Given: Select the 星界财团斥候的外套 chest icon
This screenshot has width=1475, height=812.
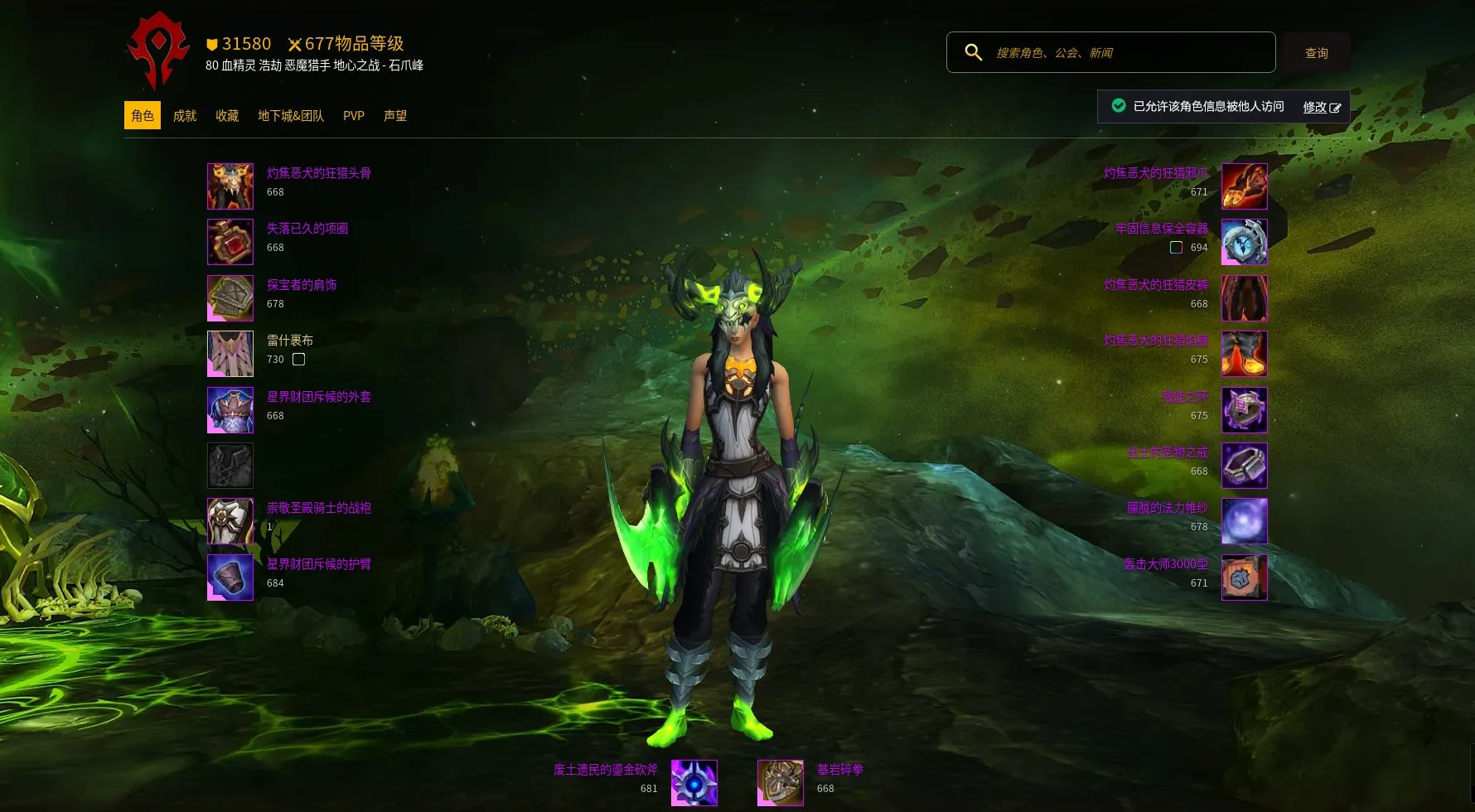Looking at the screenshot, I should pyautogui.click(x=230, y=410).
